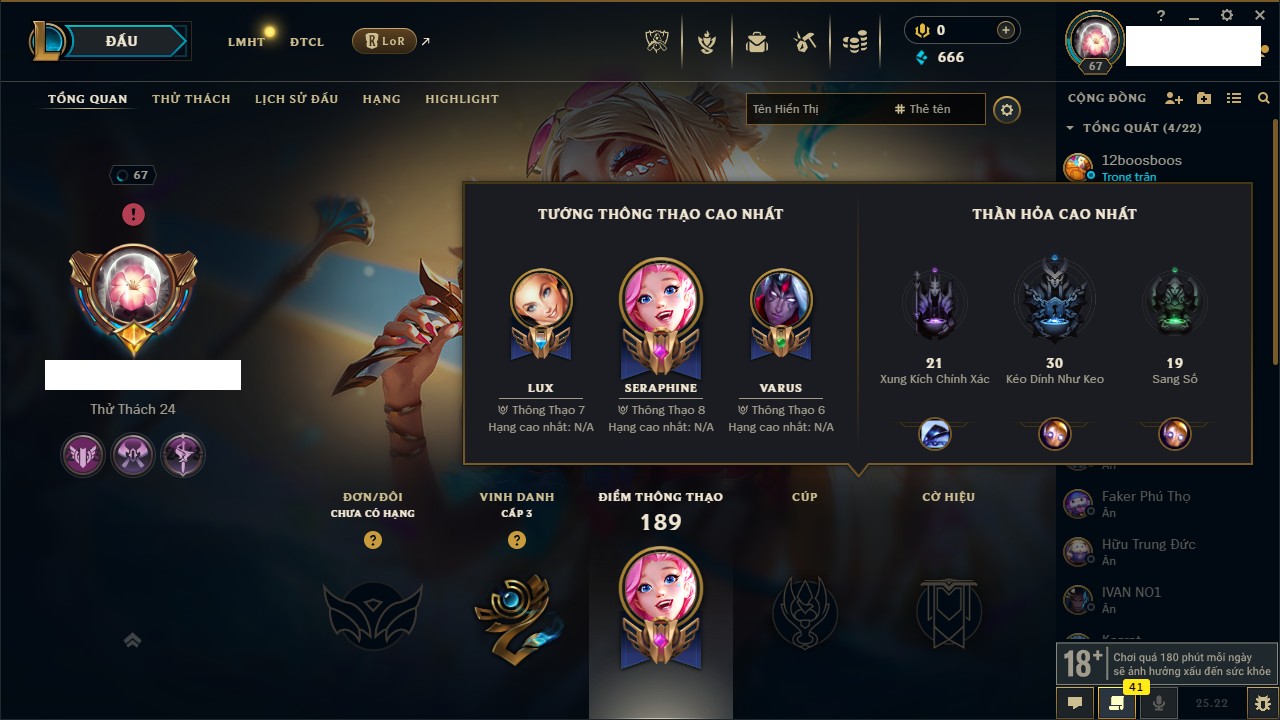Screen dimensions: 1280x720
Task: Close the client window
Action: click(1257, 15)
